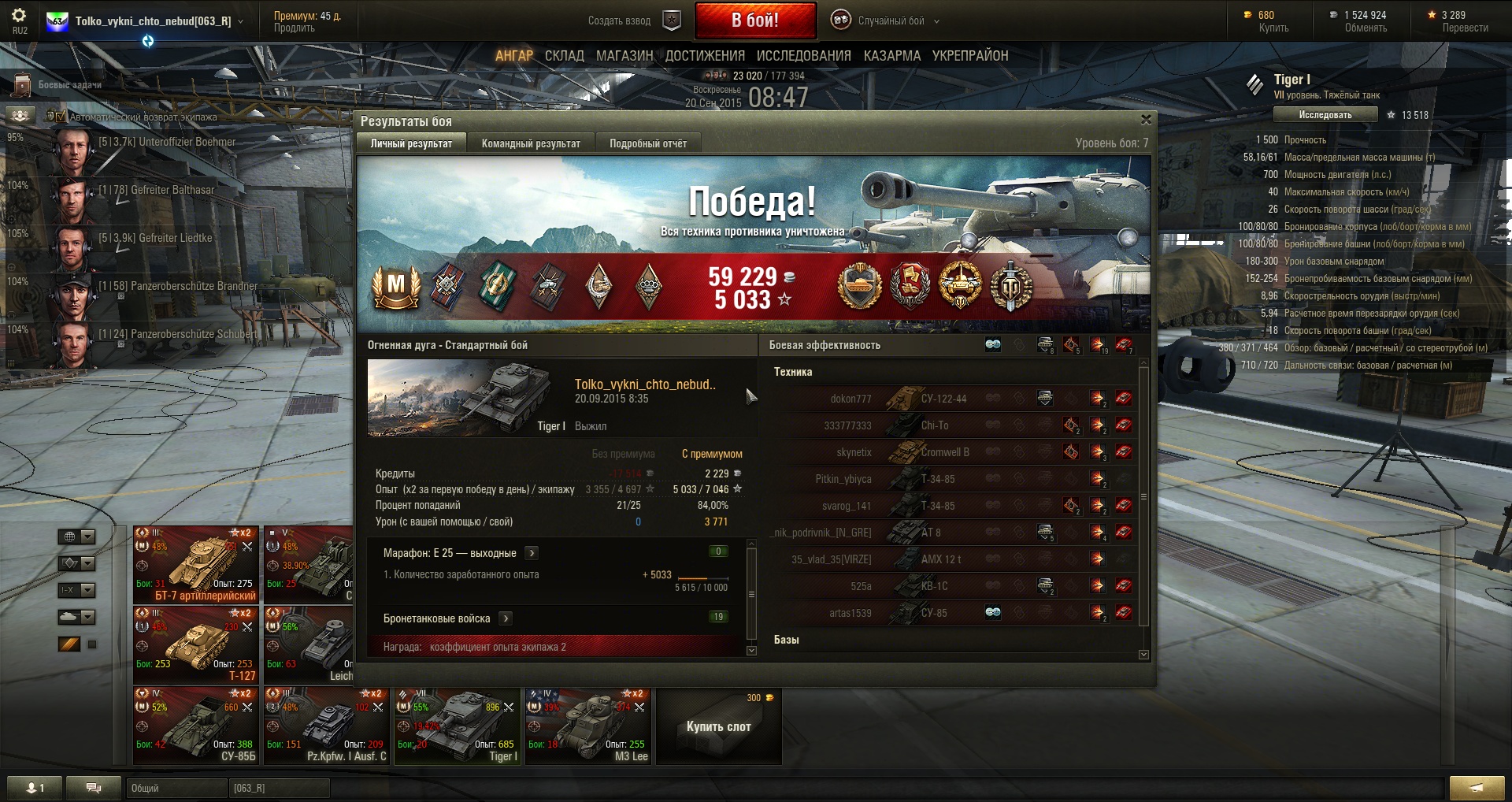Screen dimensions: 1512x802
Task: Buy a new slot with Купить слот
Action: [x=718, y=726]
